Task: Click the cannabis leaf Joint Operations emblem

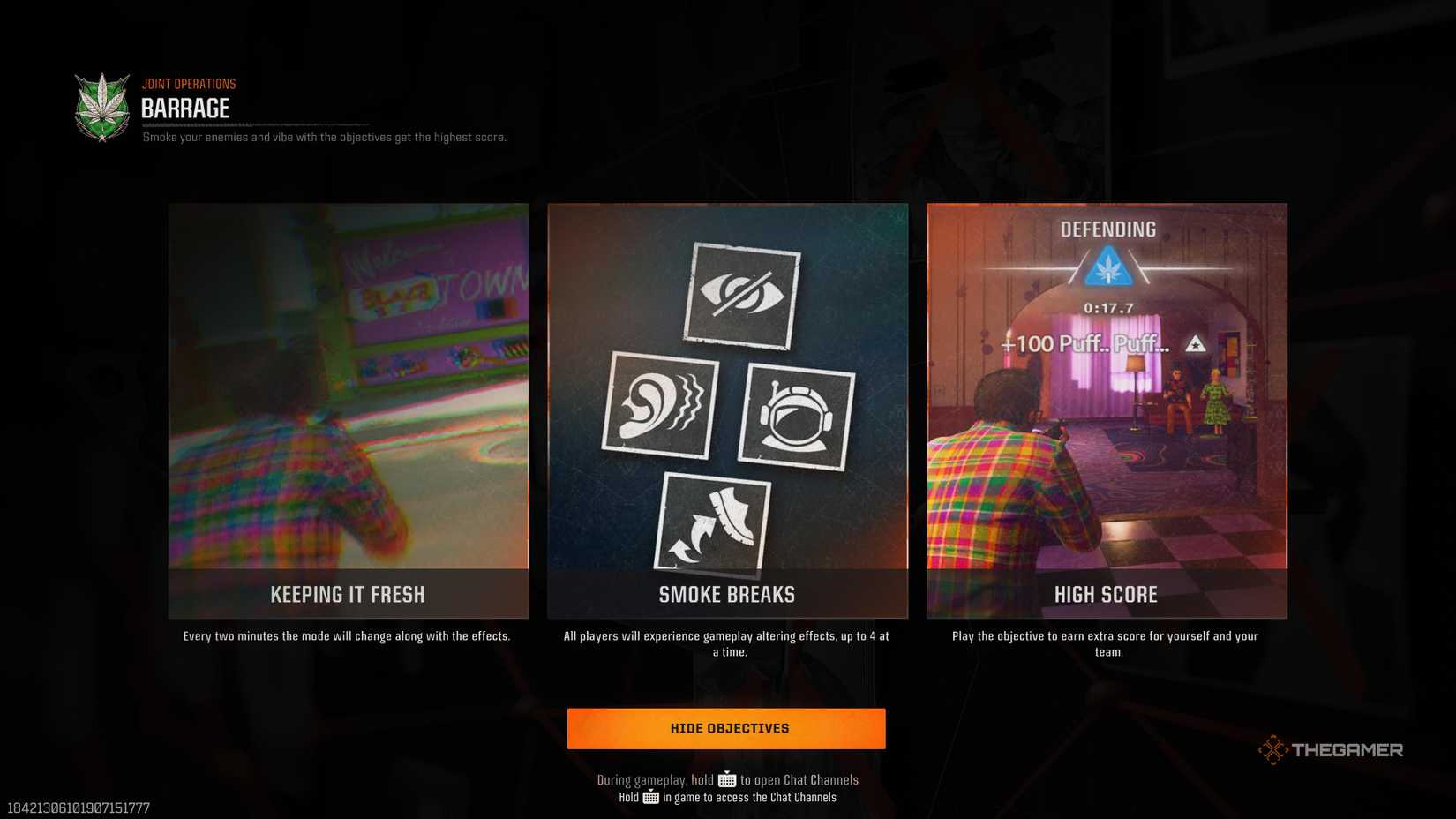Action: [101, 107]
